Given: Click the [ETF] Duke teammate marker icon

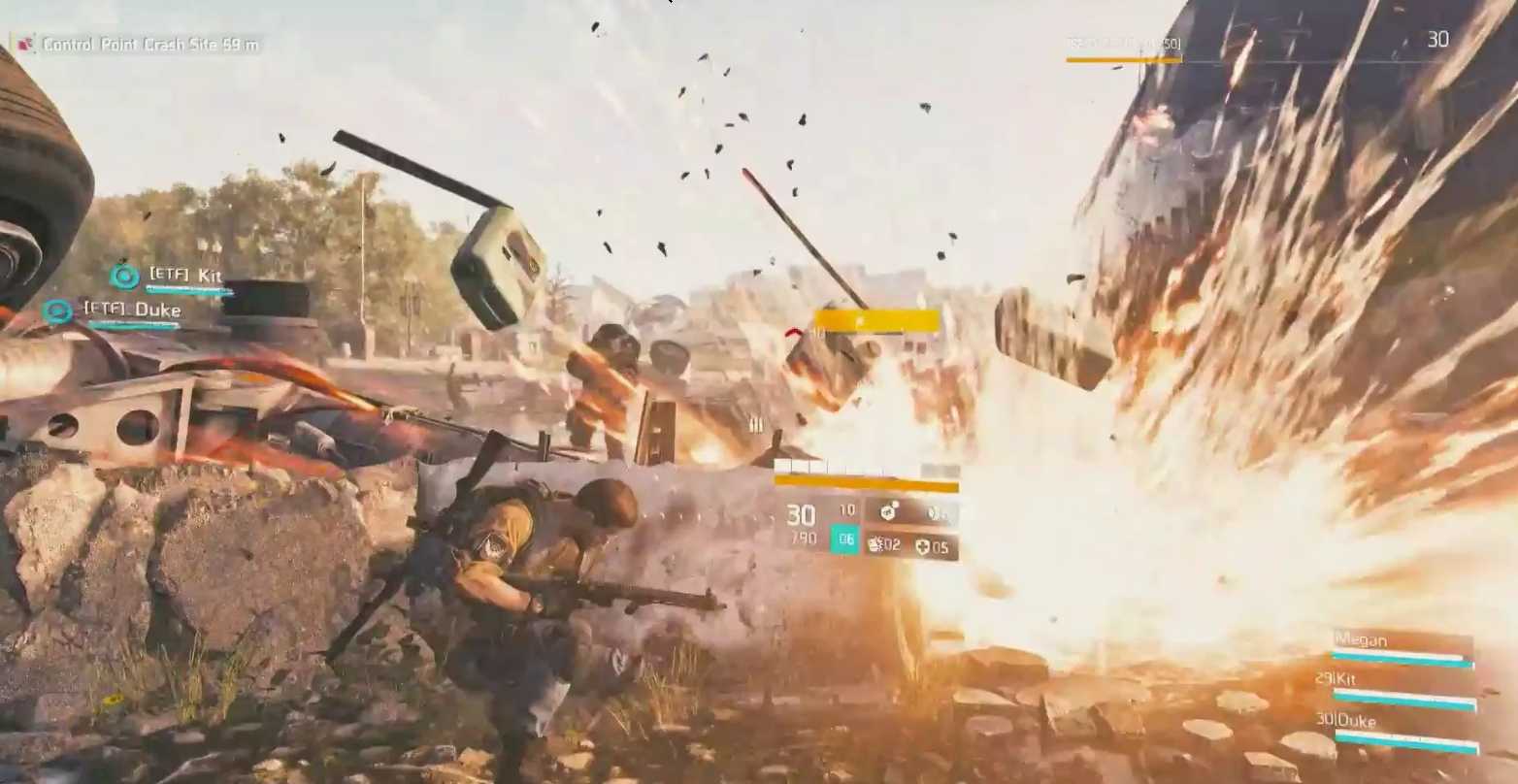Looking at the screenshot, I should click(x=57, y=311).
